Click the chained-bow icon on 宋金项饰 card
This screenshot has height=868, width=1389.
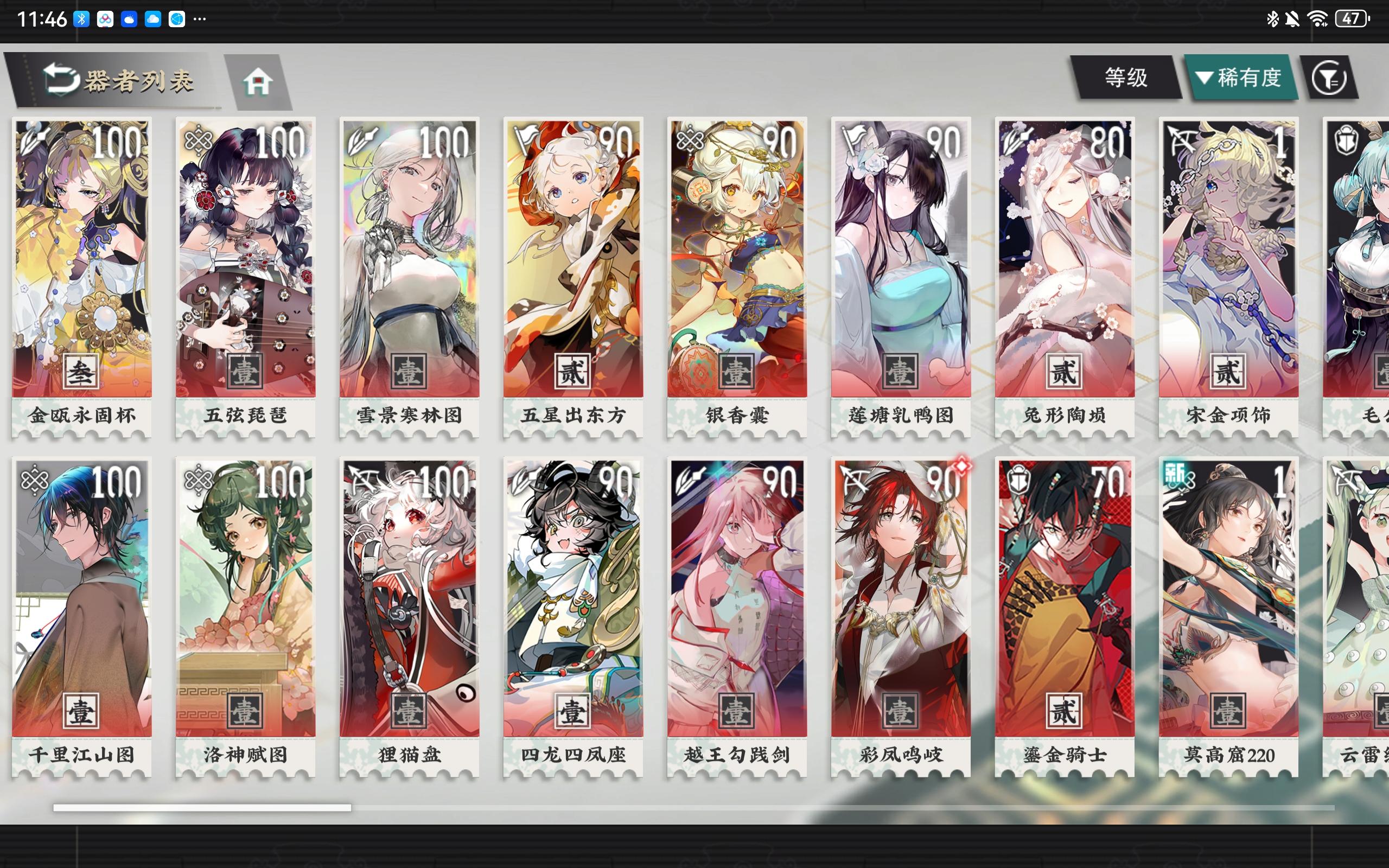click(1180, 140)
